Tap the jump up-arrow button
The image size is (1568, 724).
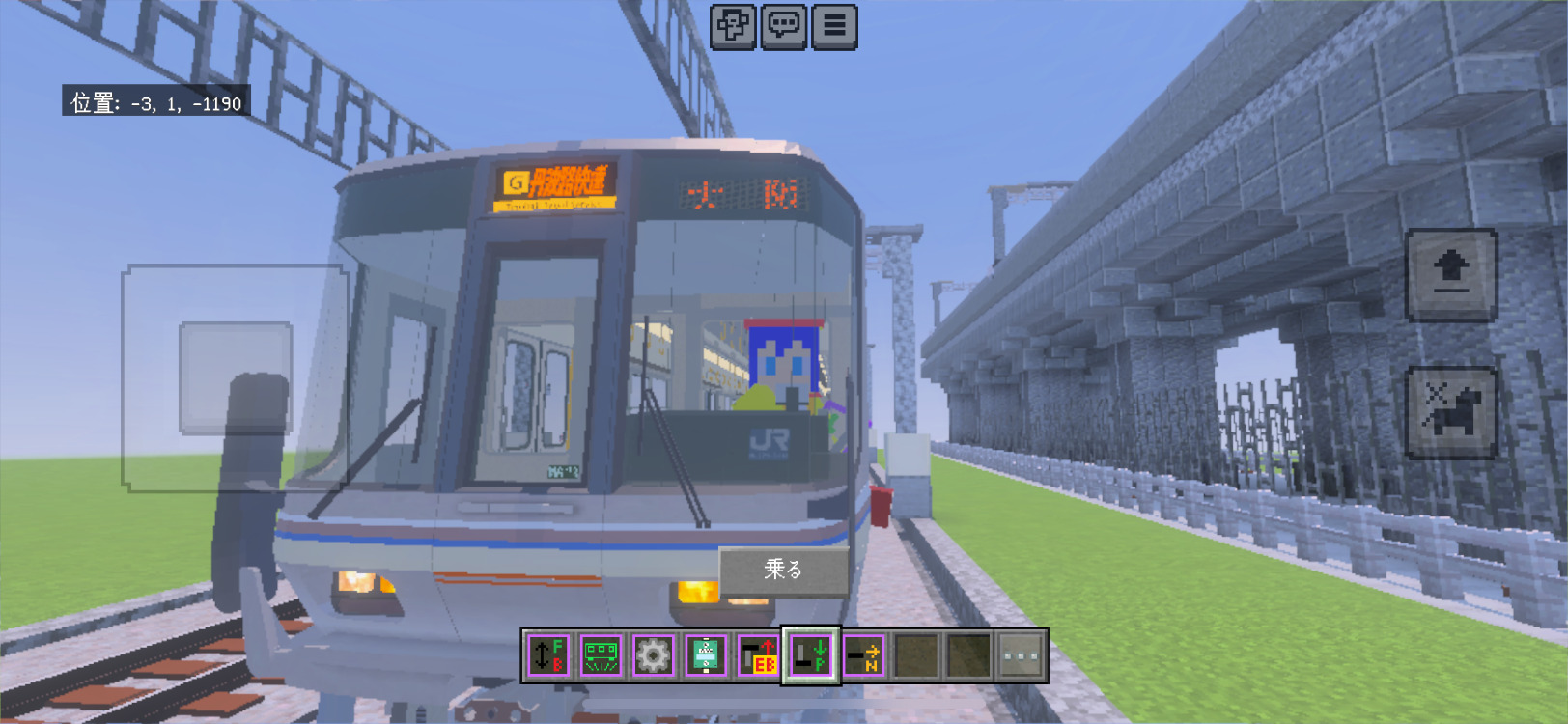1450,274
